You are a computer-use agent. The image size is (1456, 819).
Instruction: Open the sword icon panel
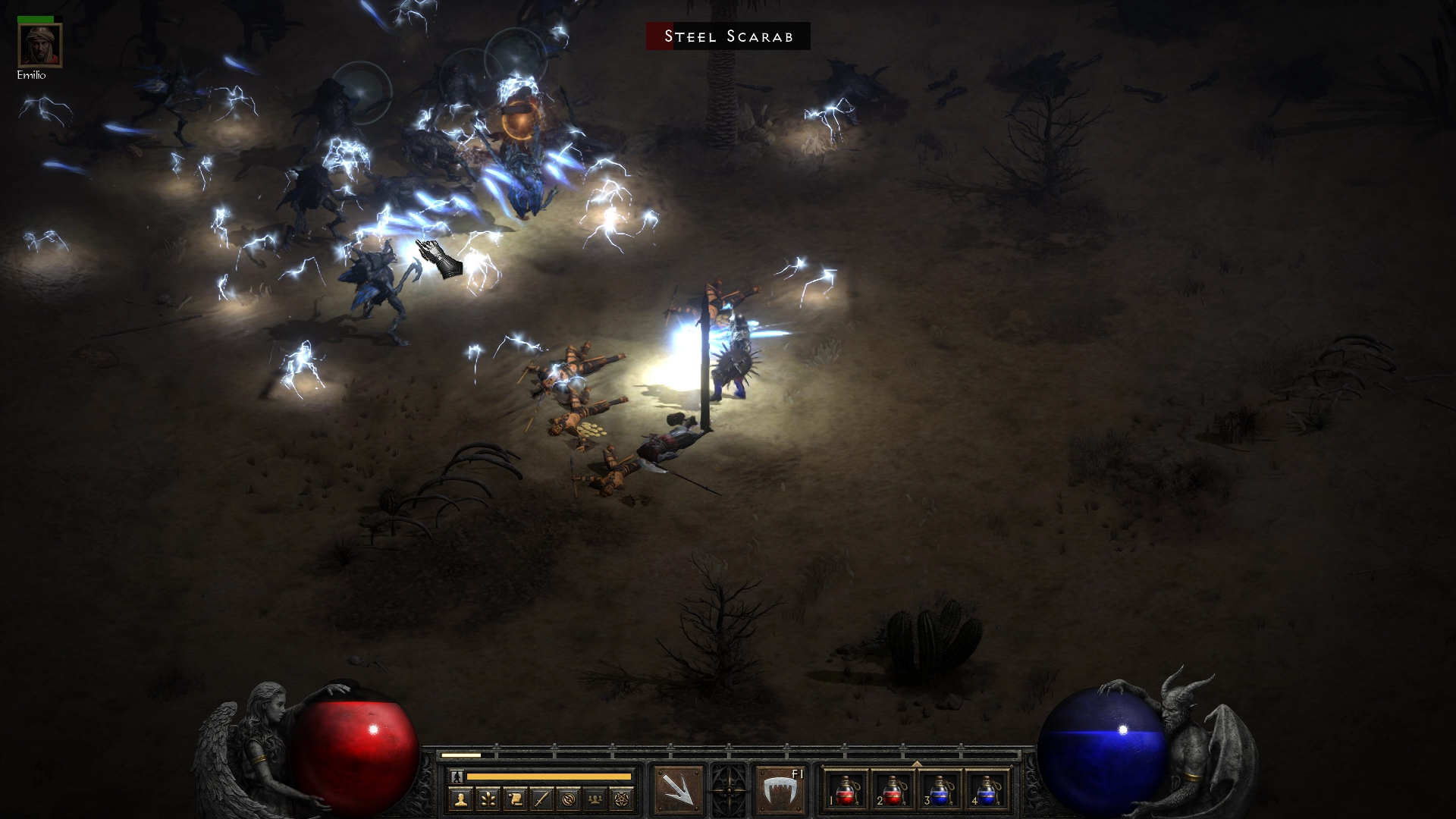click(541, 799)
